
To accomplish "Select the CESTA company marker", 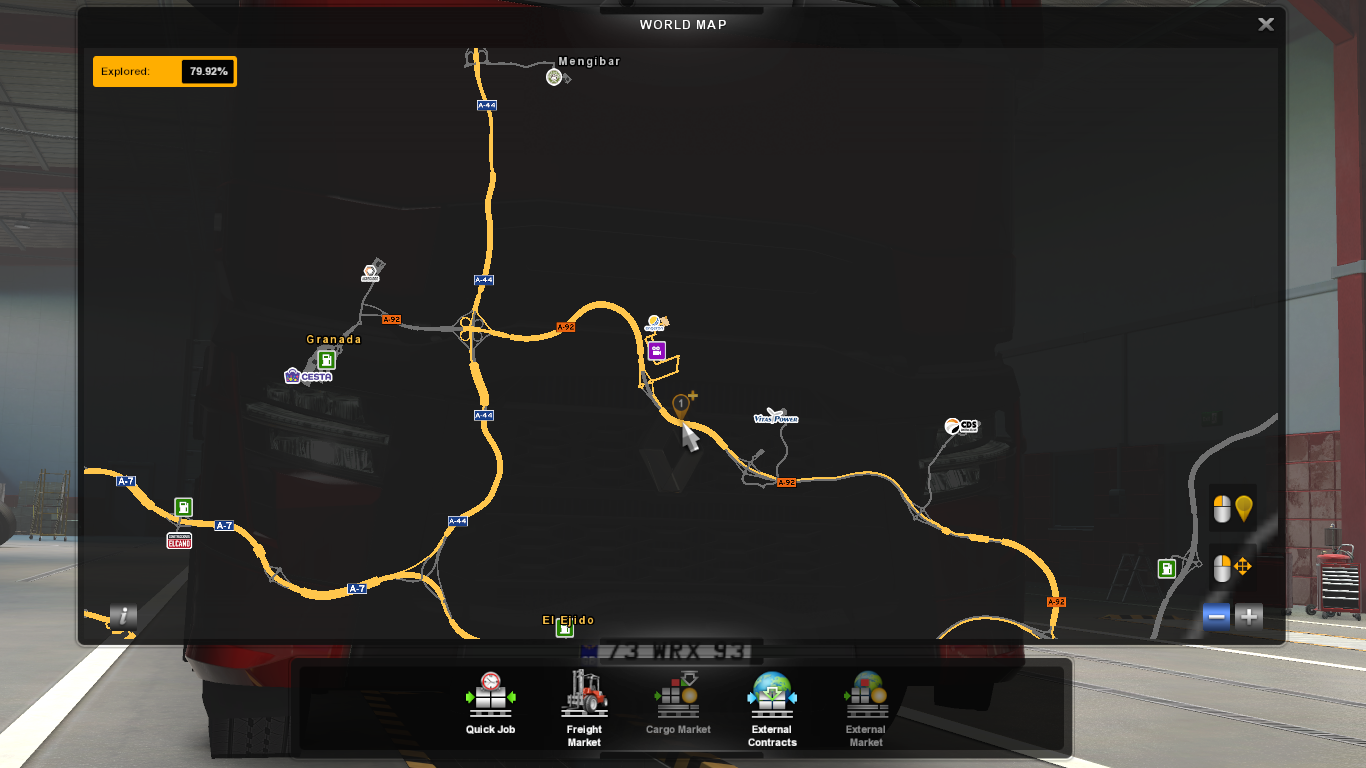I will (x=307, y=376).
